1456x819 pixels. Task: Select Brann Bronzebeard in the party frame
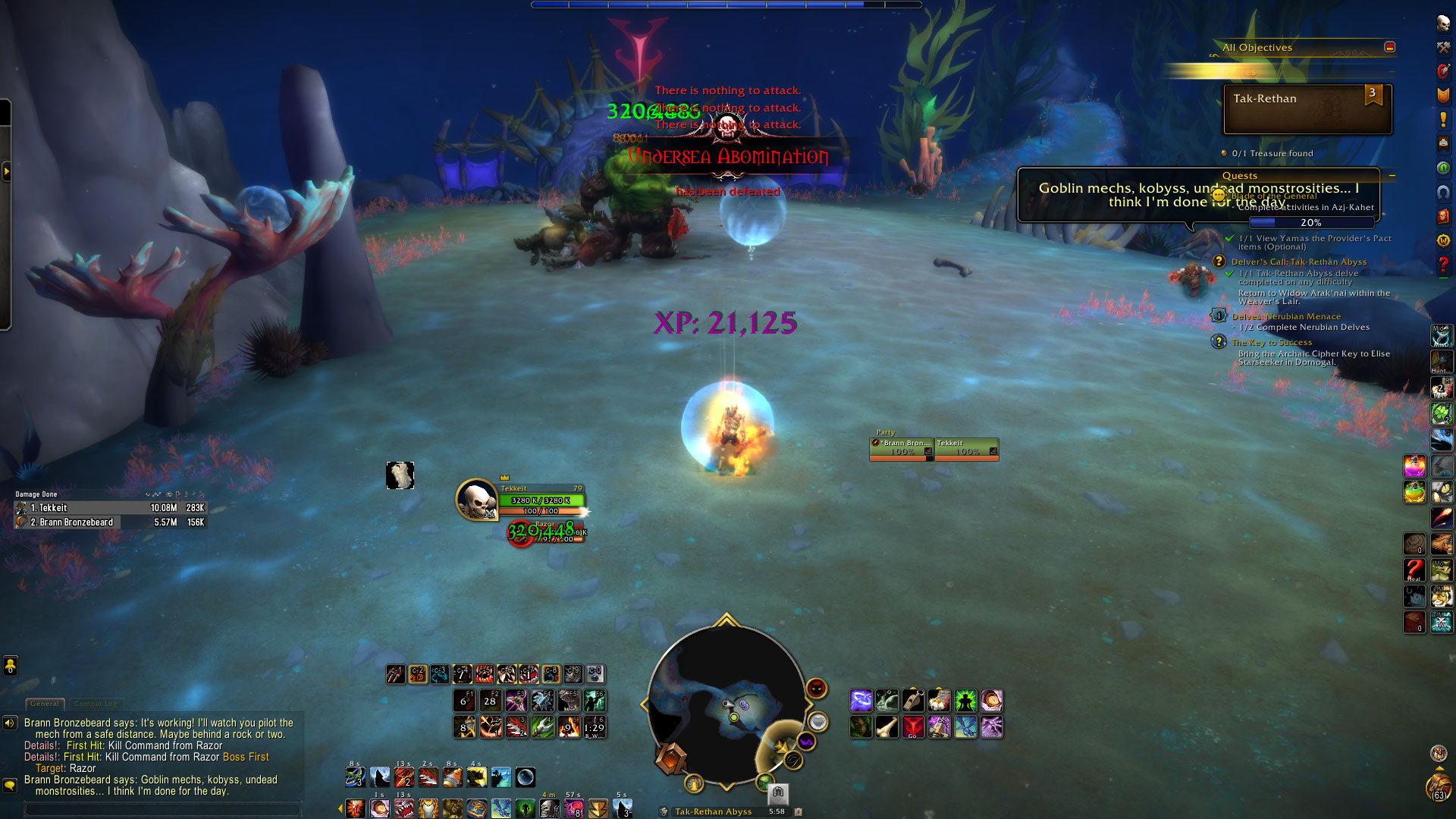[x=901, y=448]
